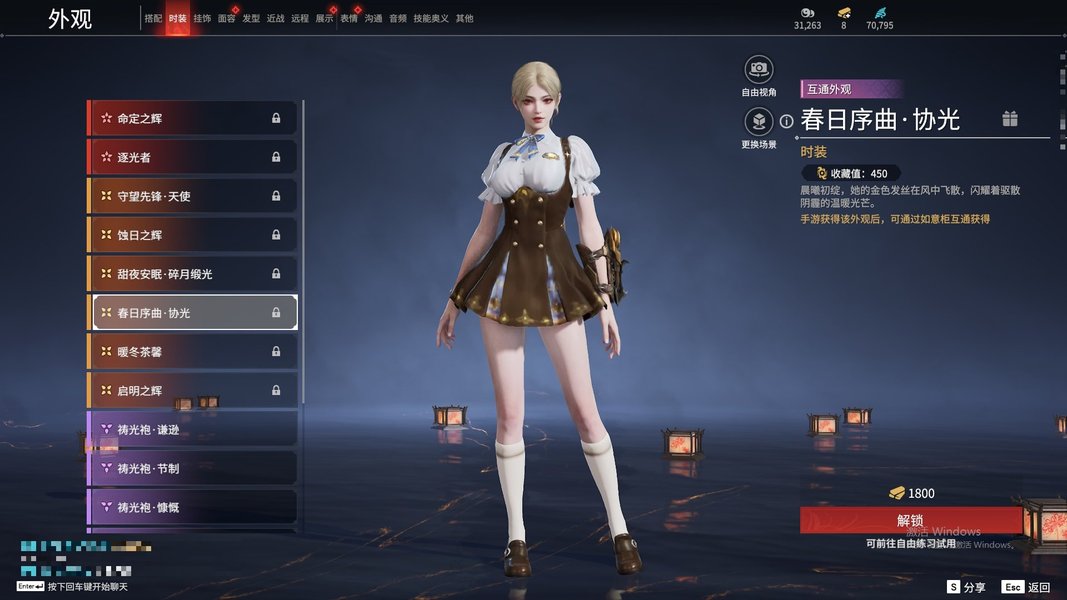Select the 启明之辉 outfit row
The width and height of the screenshot is (1067, 600).
pos(194,390)
